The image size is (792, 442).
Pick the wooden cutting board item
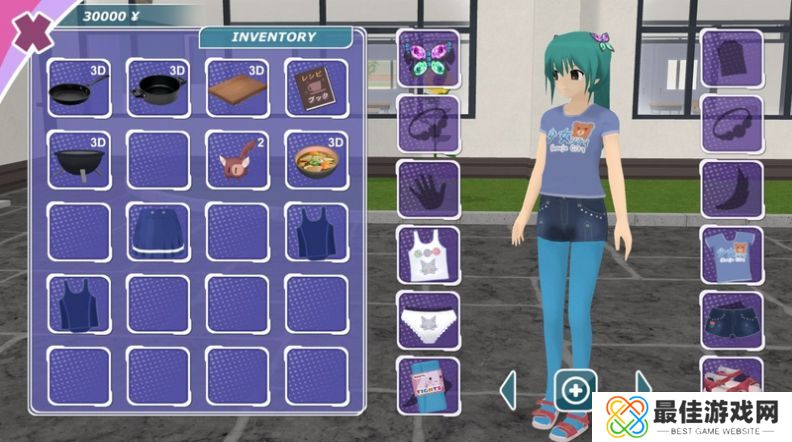tap(237, 88)
